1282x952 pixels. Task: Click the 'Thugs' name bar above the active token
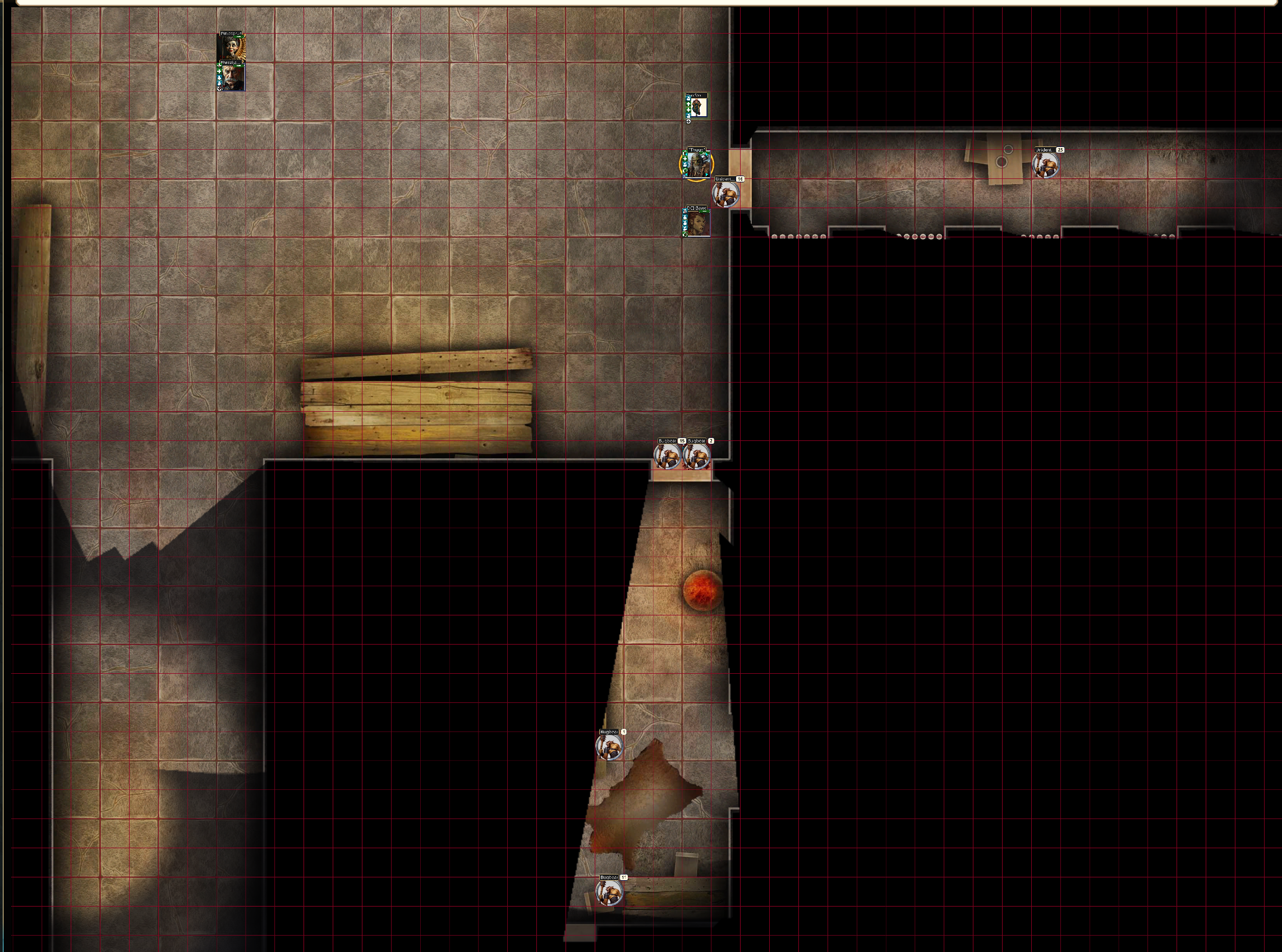[x=697, y=149]
